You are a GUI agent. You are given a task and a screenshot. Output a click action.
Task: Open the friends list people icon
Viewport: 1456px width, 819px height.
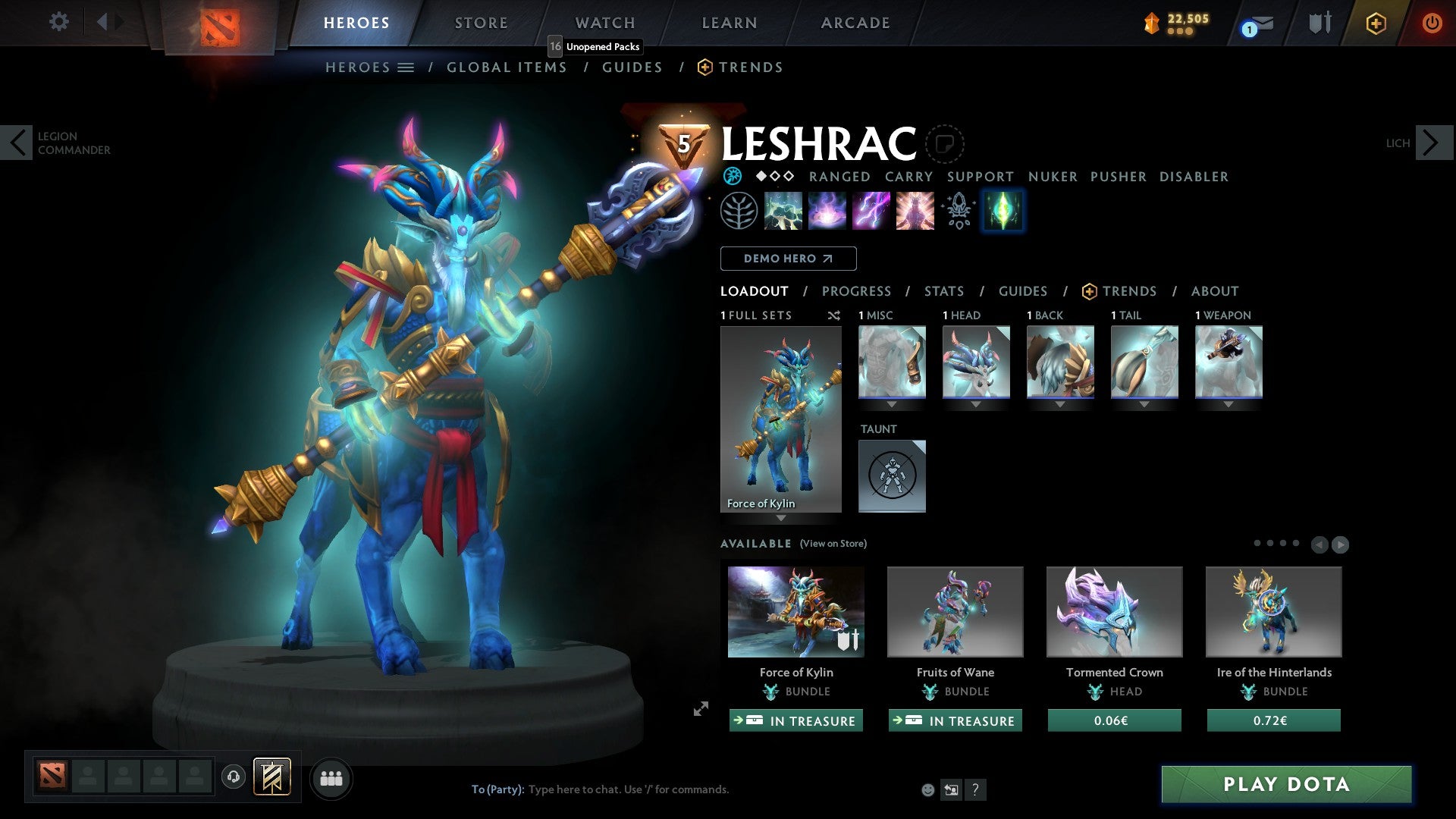(x=331, y=777)
